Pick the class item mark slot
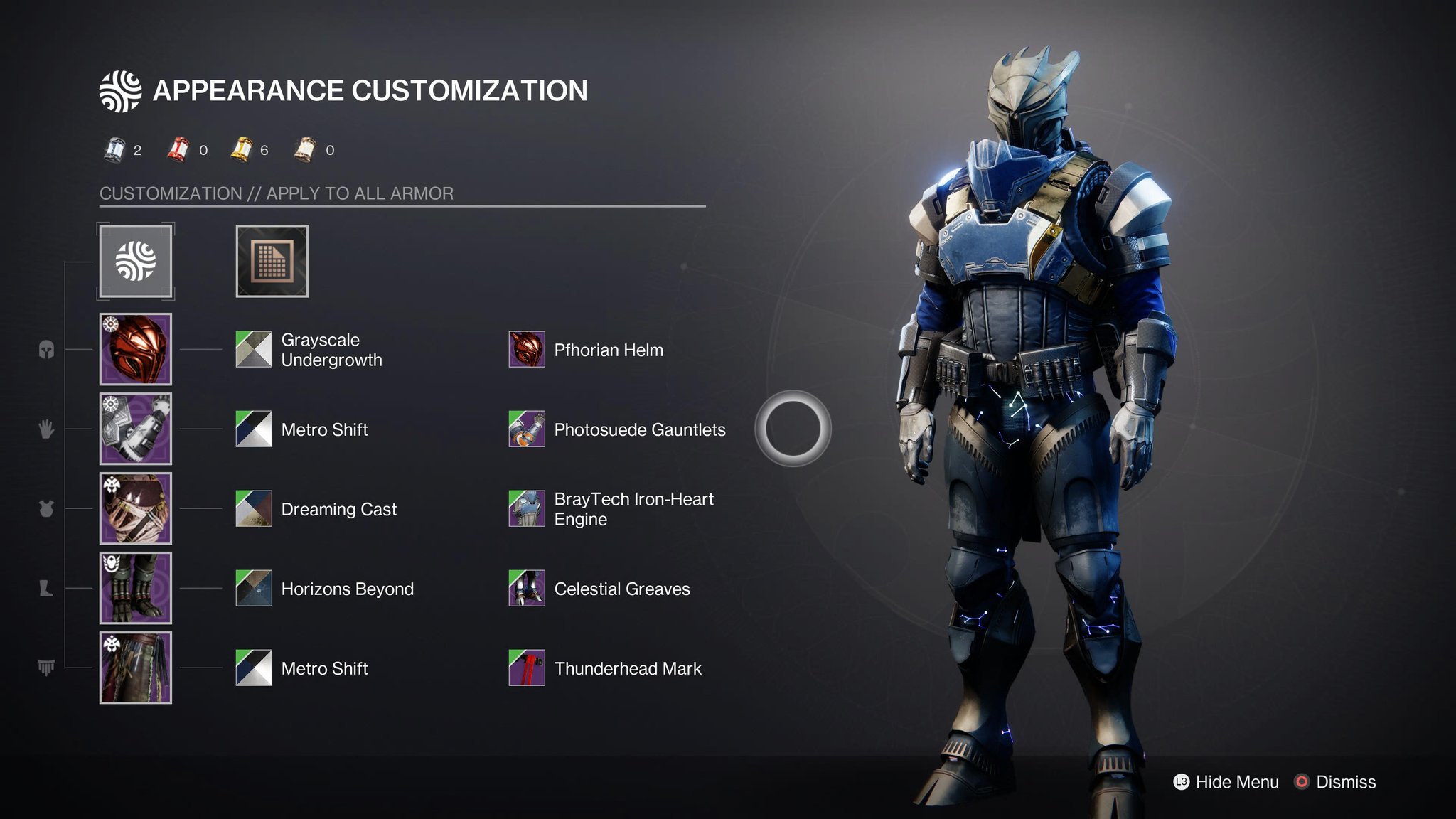Image resolution: width=1456 pixels, height=819 pixels. tap(136, 668)
